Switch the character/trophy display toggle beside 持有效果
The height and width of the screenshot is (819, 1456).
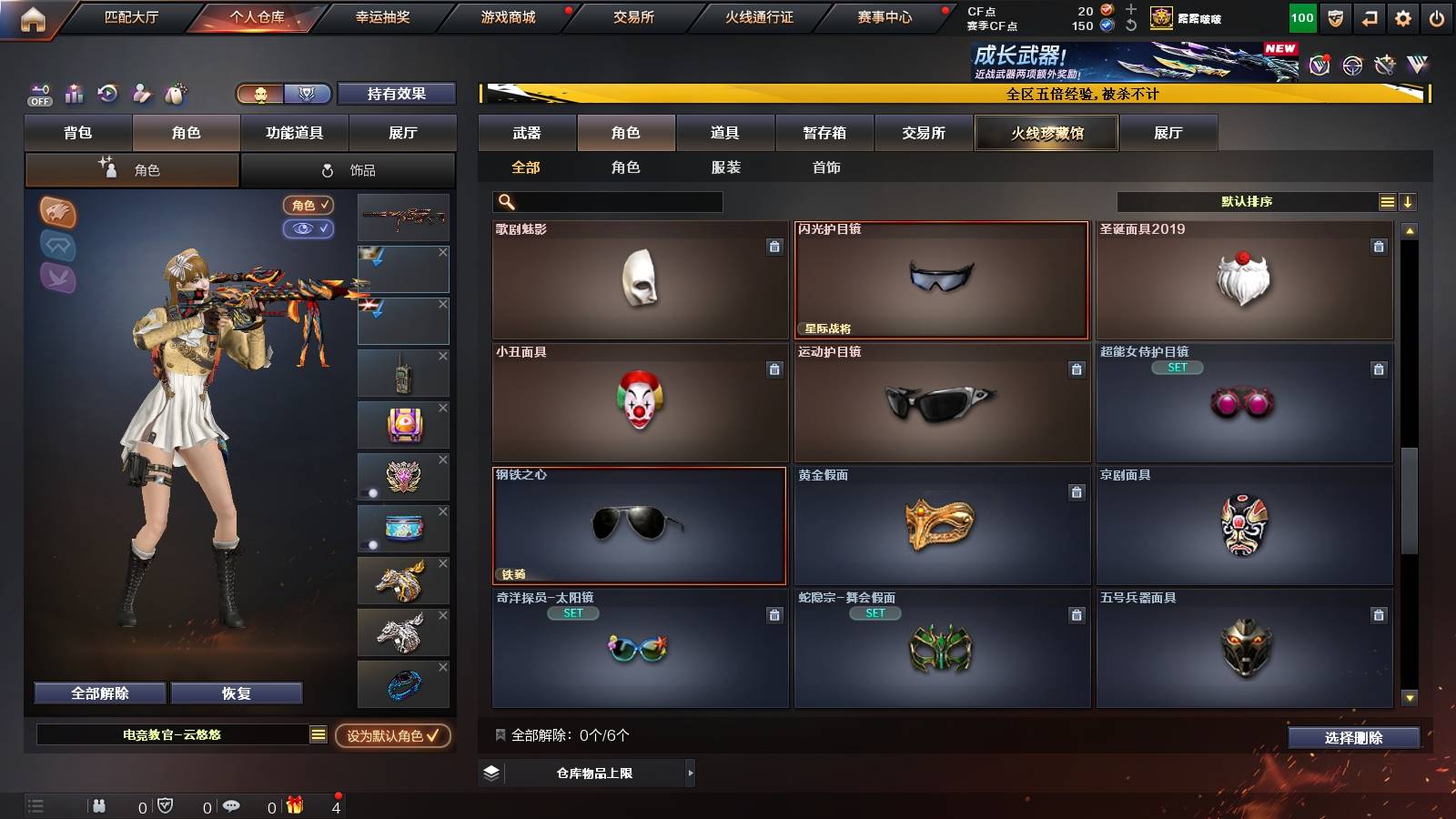pos(282,94)
